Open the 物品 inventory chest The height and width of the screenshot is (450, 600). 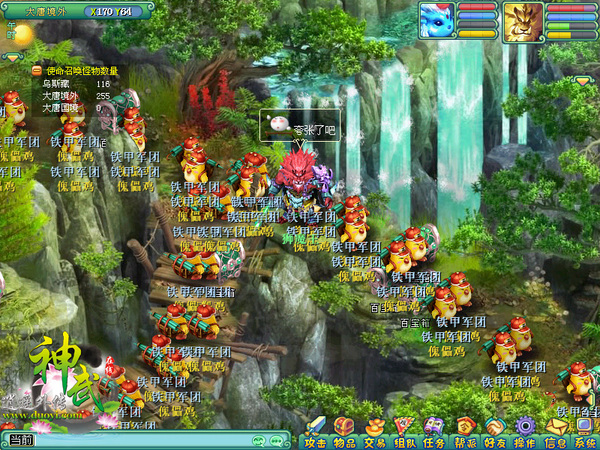pyautogui.click(x=344, y=431)
